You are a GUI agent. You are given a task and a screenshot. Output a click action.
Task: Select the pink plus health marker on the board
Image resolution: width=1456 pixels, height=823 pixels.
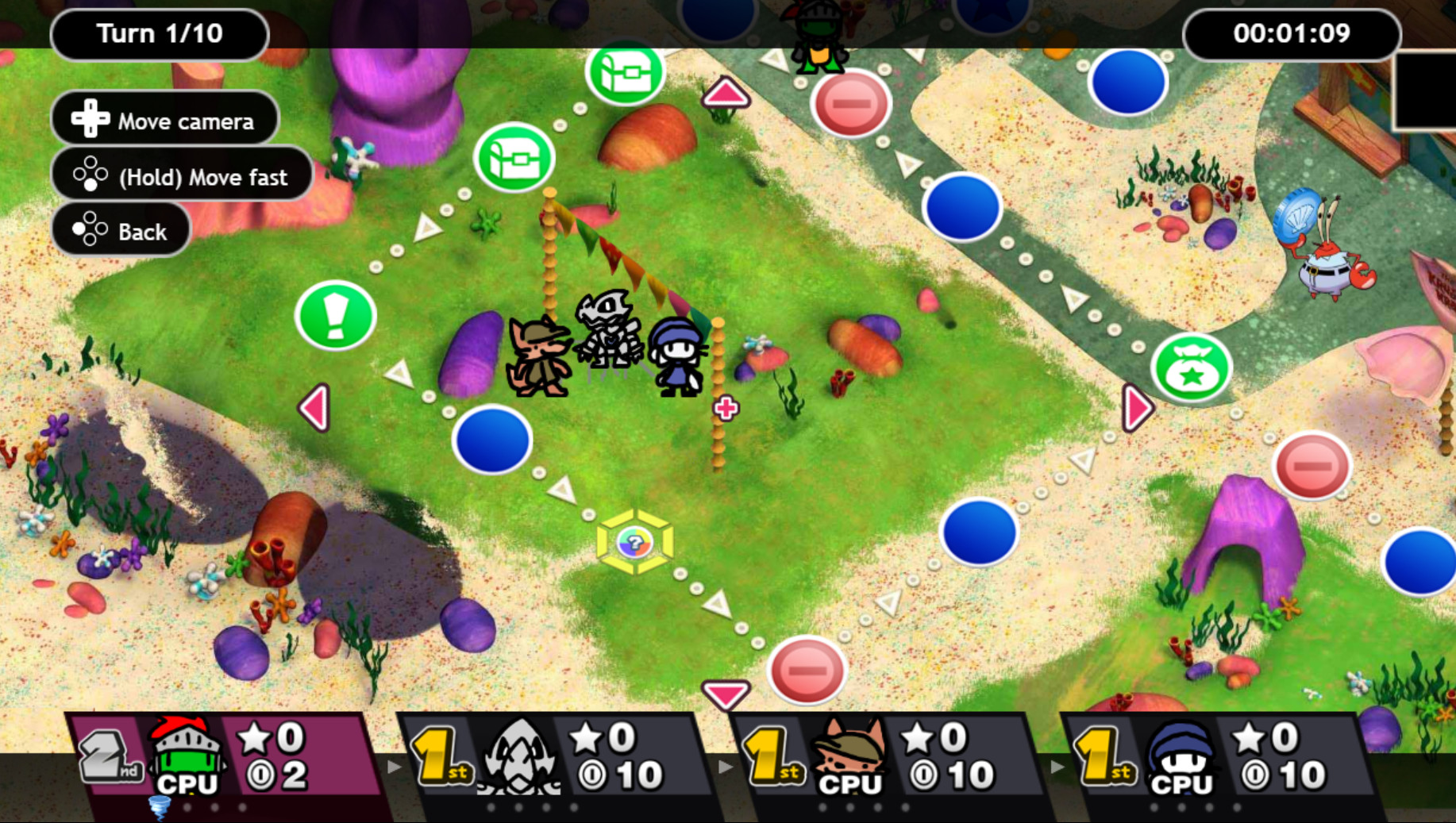(x=726, y=407)
